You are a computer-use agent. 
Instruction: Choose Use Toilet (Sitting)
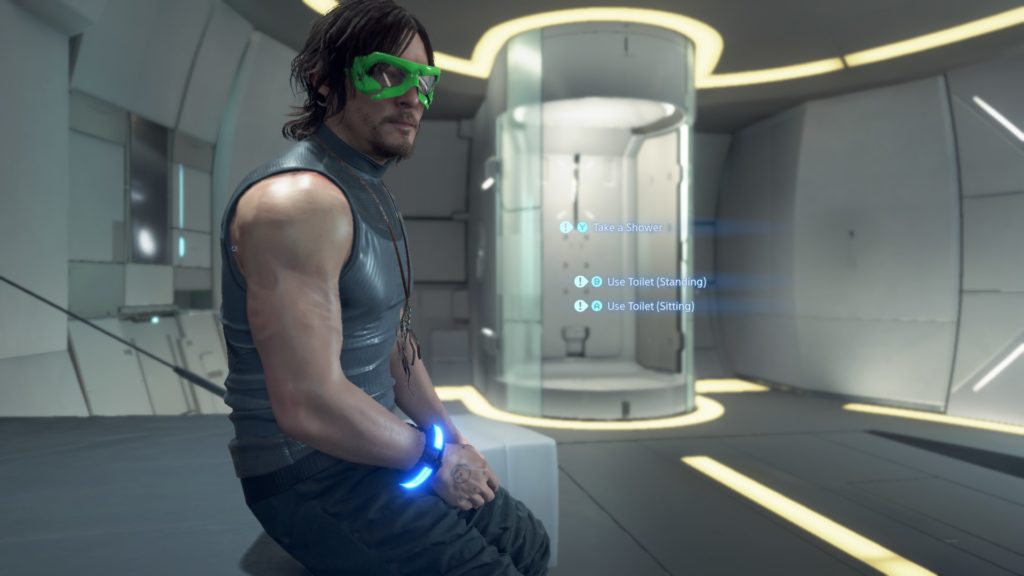tap(649, 306)
